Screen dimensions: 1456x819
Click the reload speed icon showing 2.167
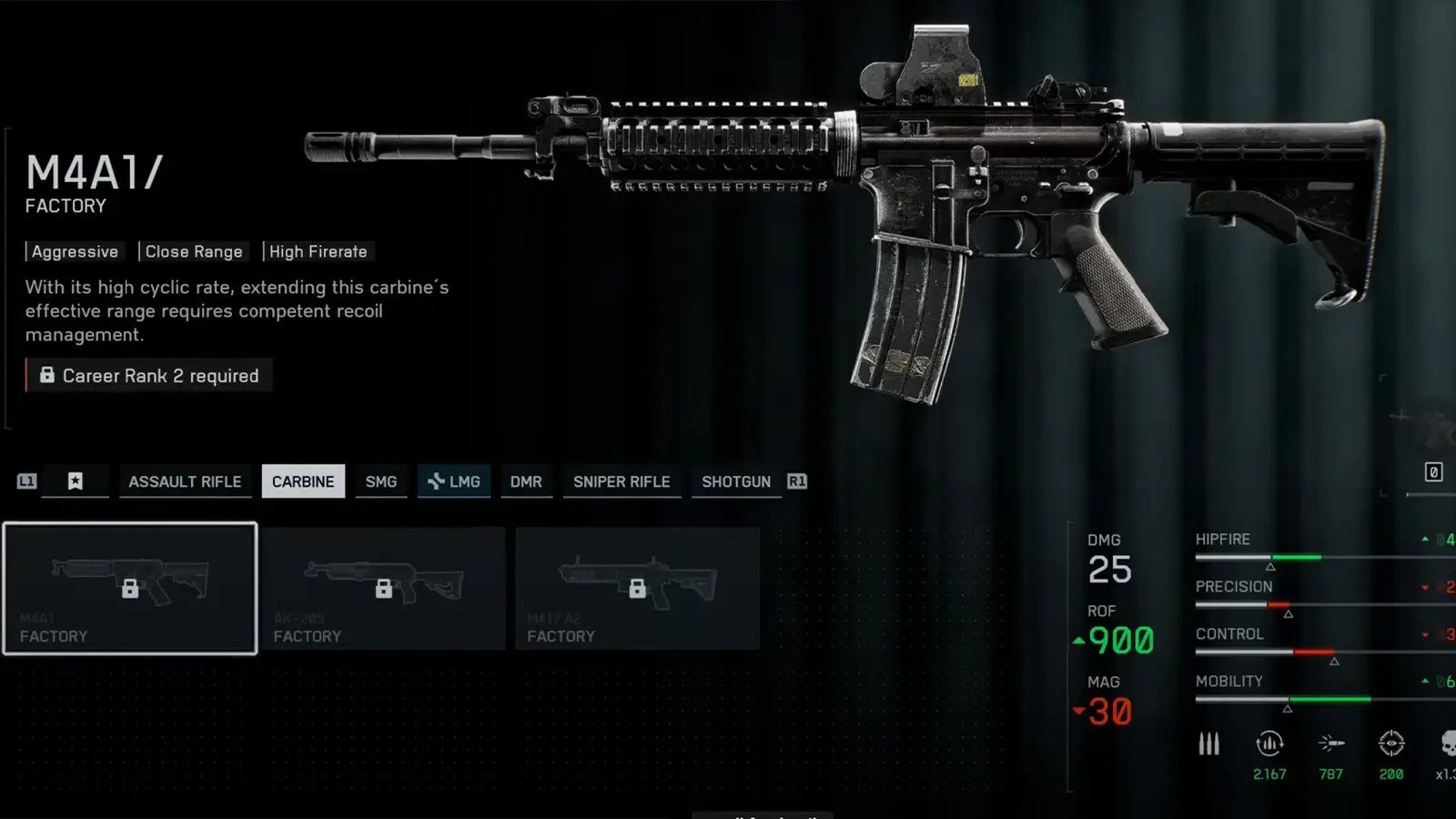click(x=1269, y=743)
